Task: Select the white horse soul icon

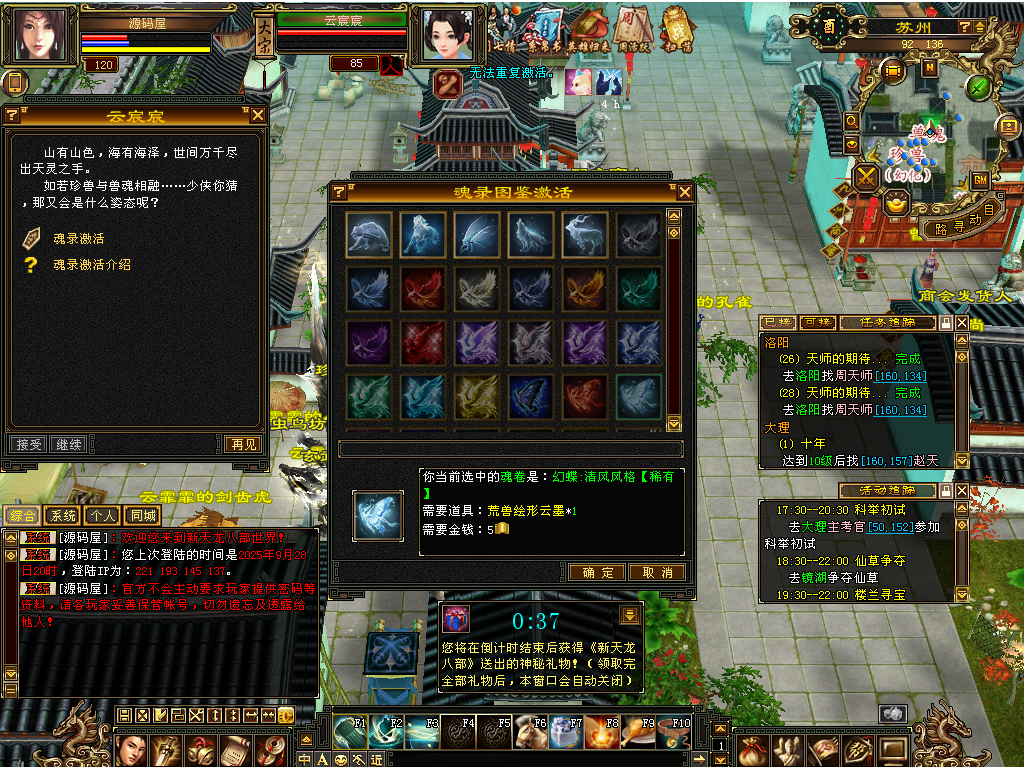Action: [424, 234]
